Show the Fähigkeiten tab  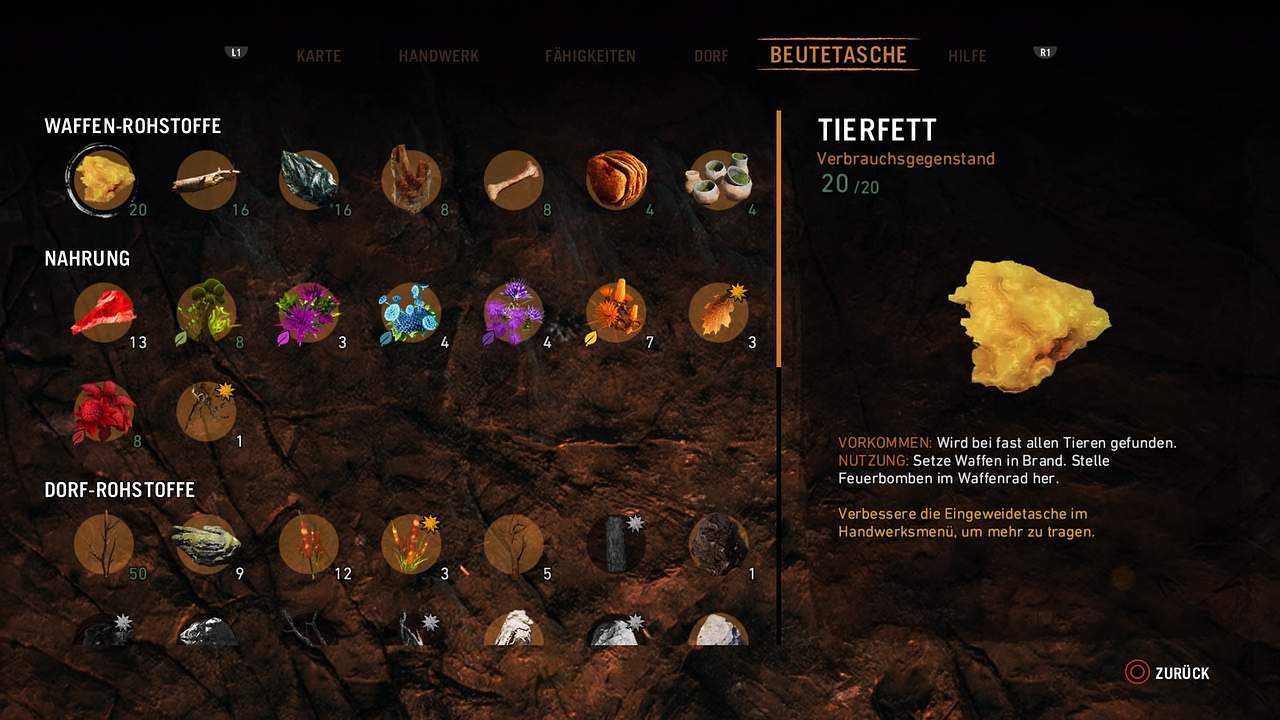coord(590,56)
